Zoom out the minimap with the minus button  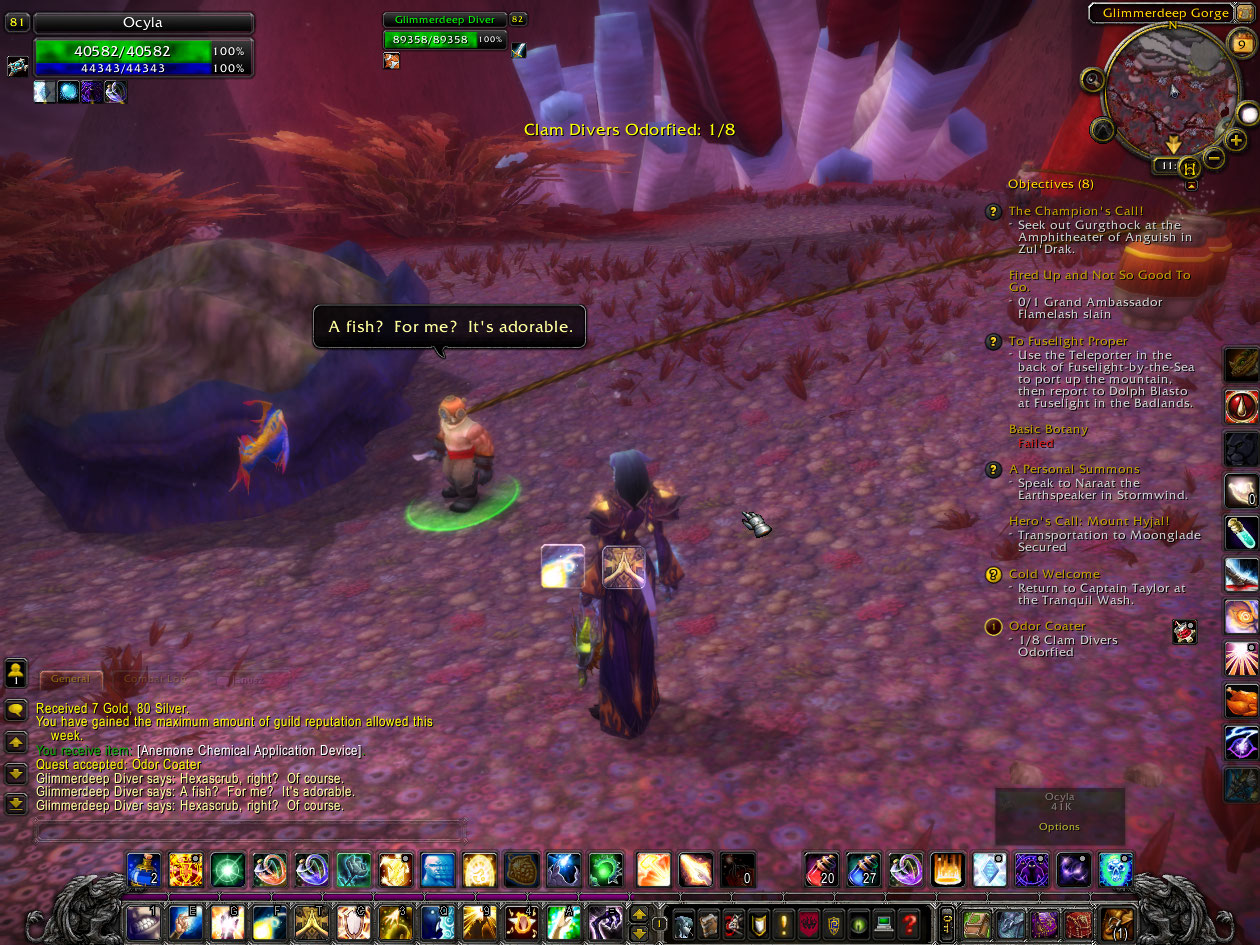tap(1213, 157)
